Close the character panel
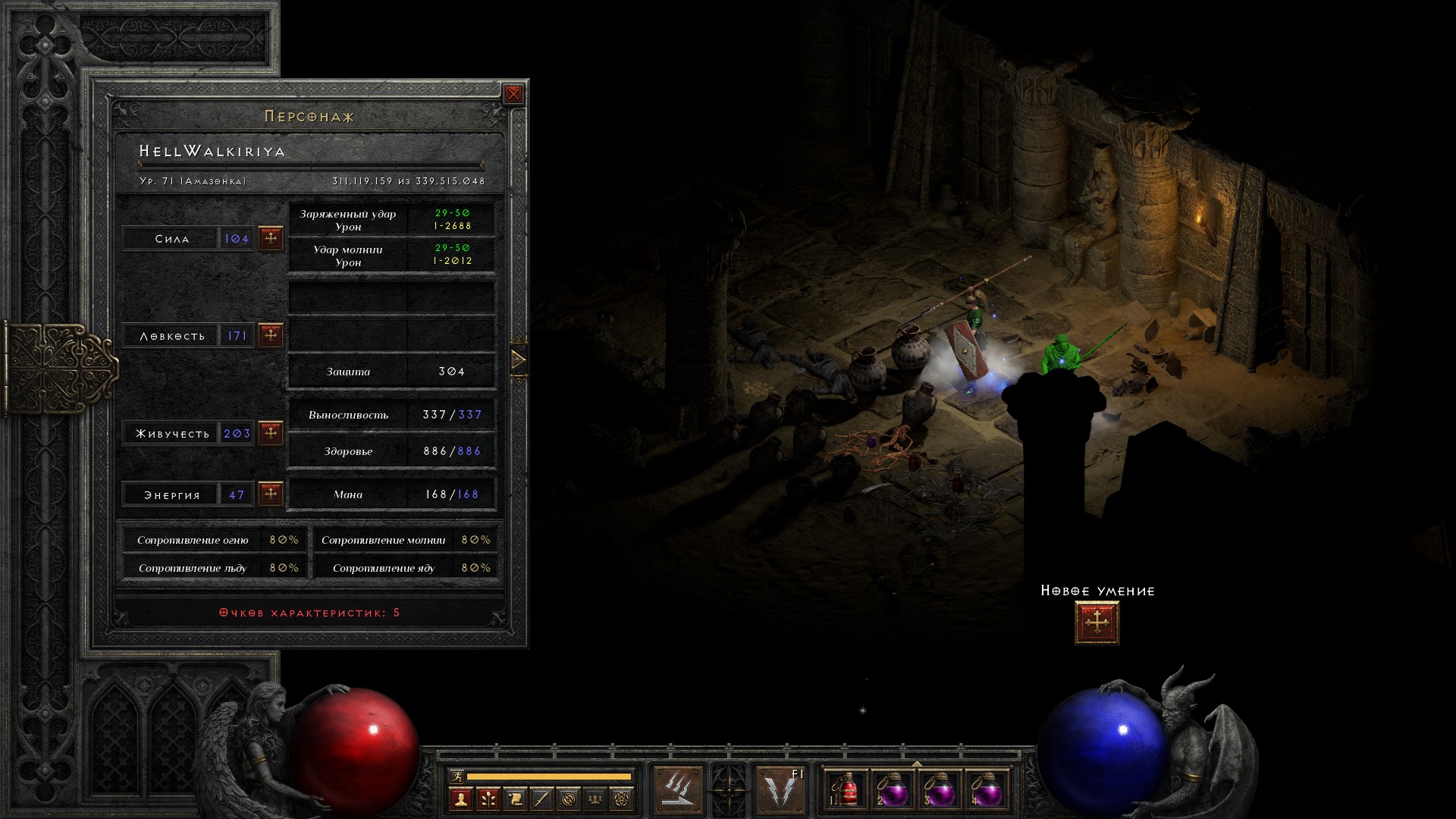The image size is (1456, 819). [513, 94]
